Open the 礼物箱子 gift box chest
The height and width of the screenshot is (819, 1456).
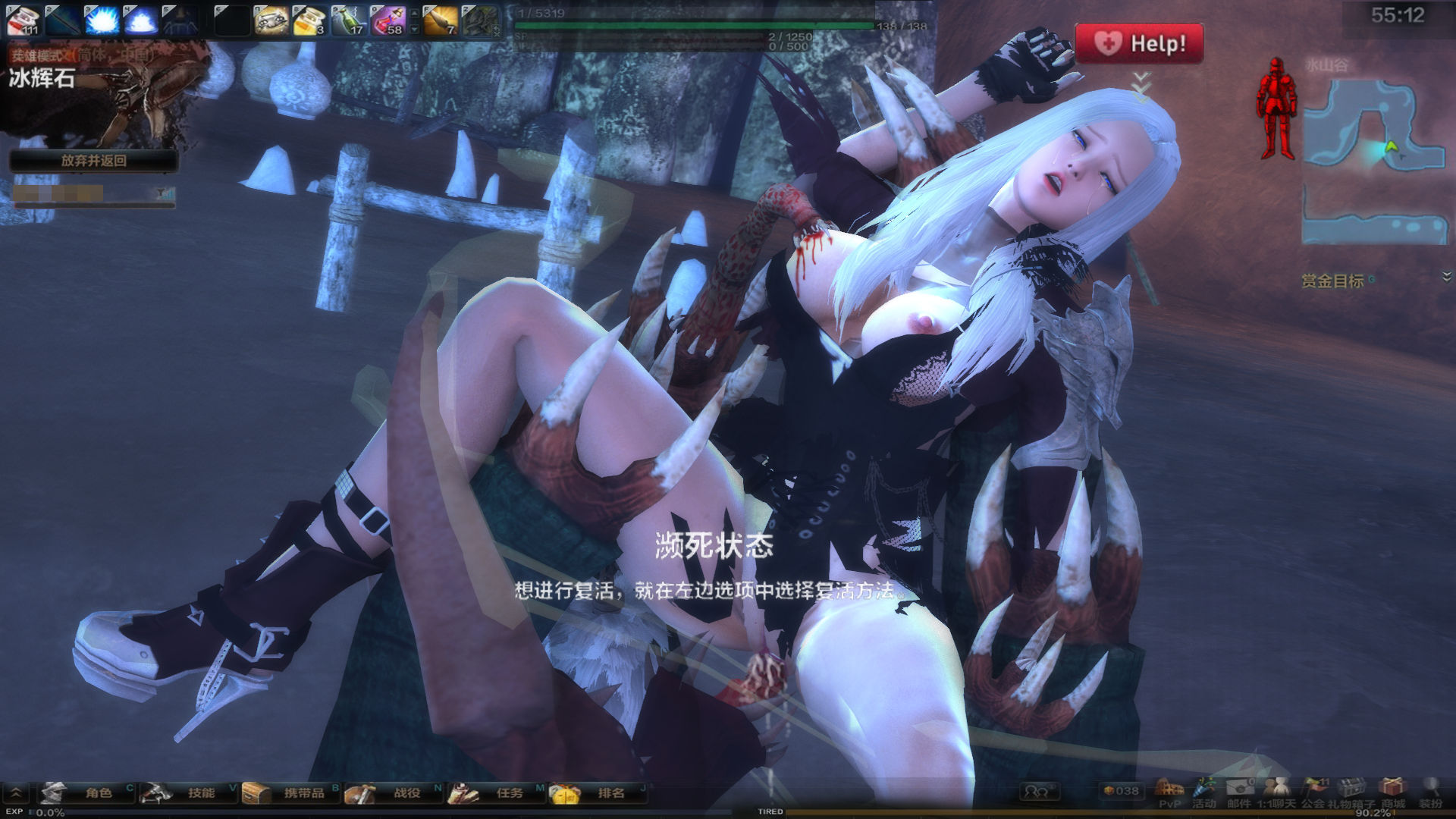(1351, 792)
